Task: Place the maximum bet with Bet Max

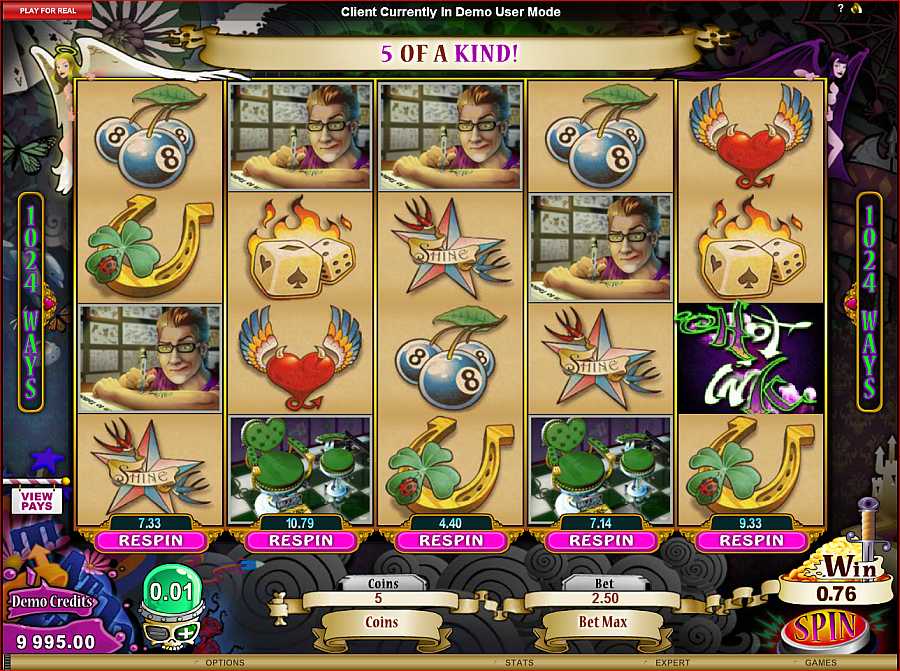Action: (601, 622)
